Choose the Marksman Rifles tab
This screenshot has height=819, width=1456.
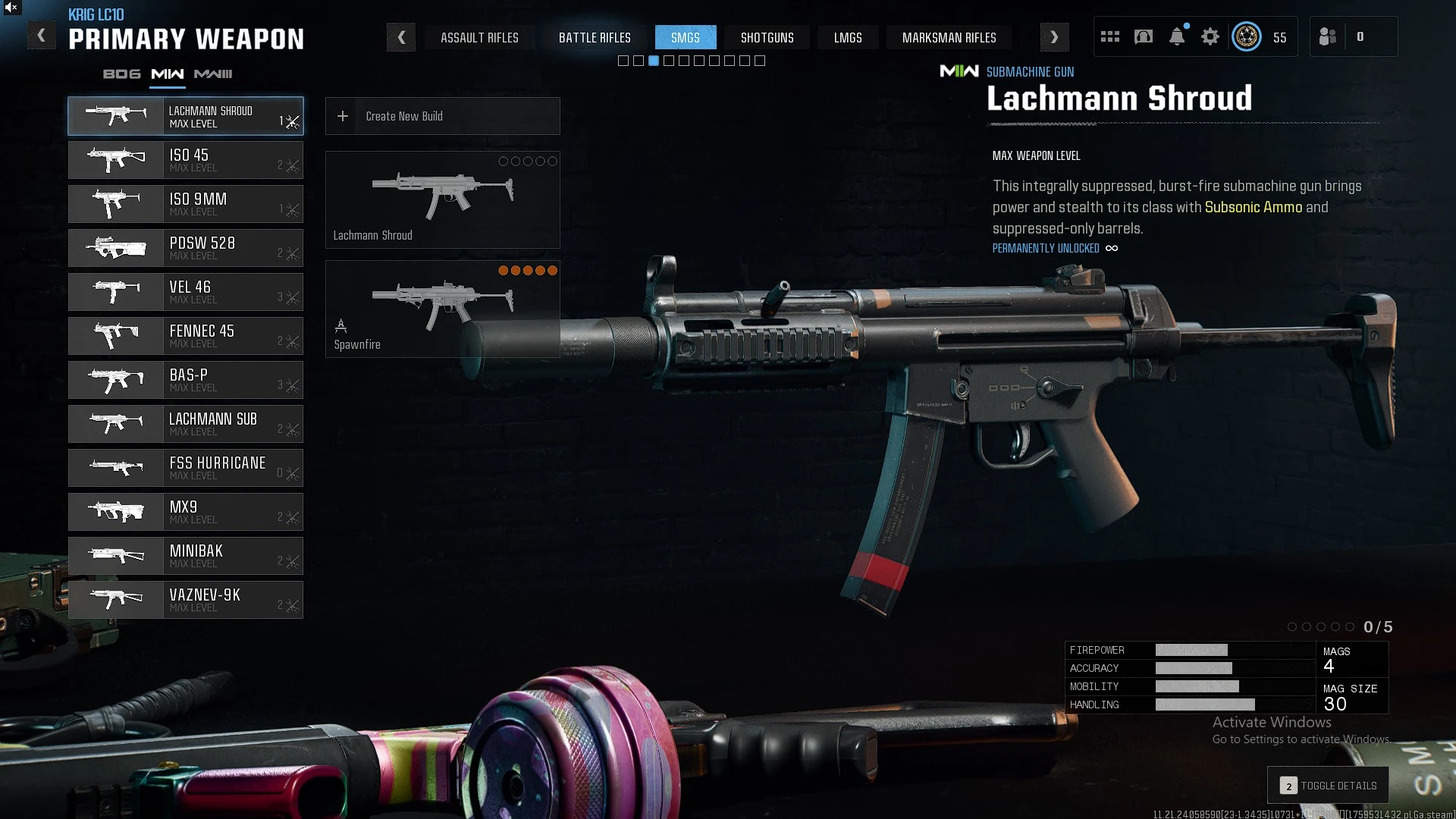point(949,37)
